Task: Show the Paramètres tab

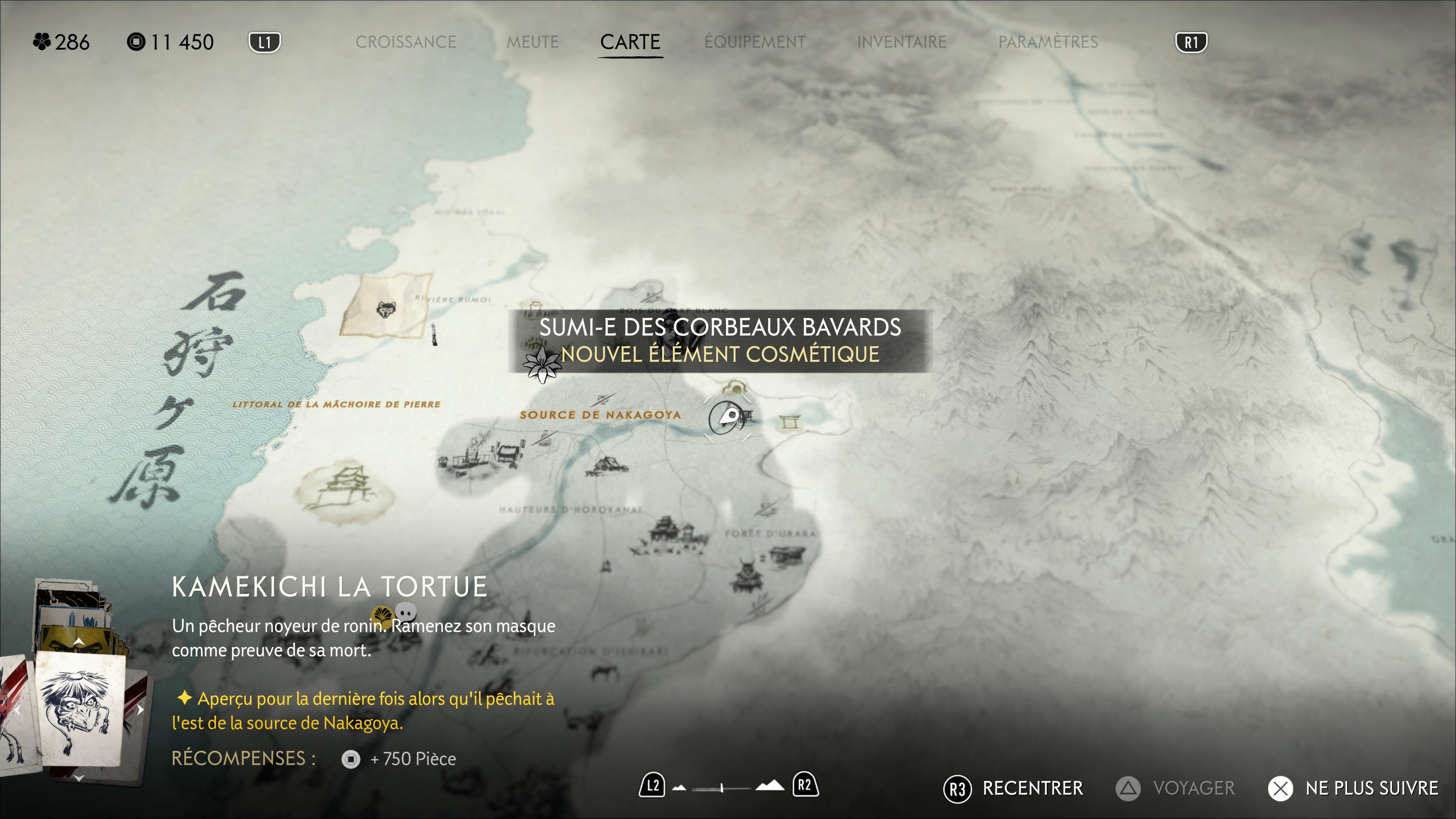Action: click(1047, 42)
